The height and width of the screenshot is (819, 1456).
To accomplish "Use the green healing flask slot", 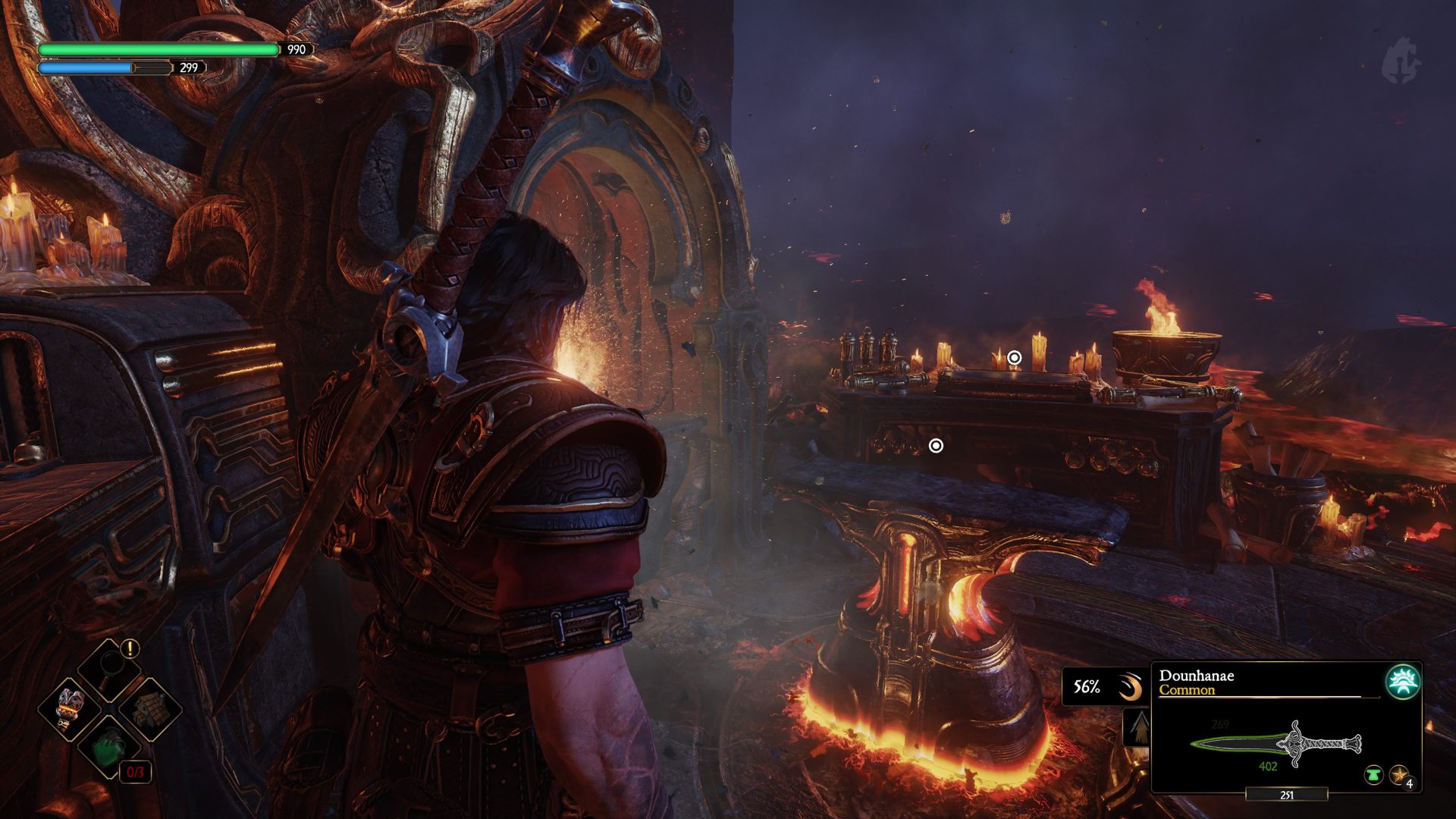I will coord(110,748).
